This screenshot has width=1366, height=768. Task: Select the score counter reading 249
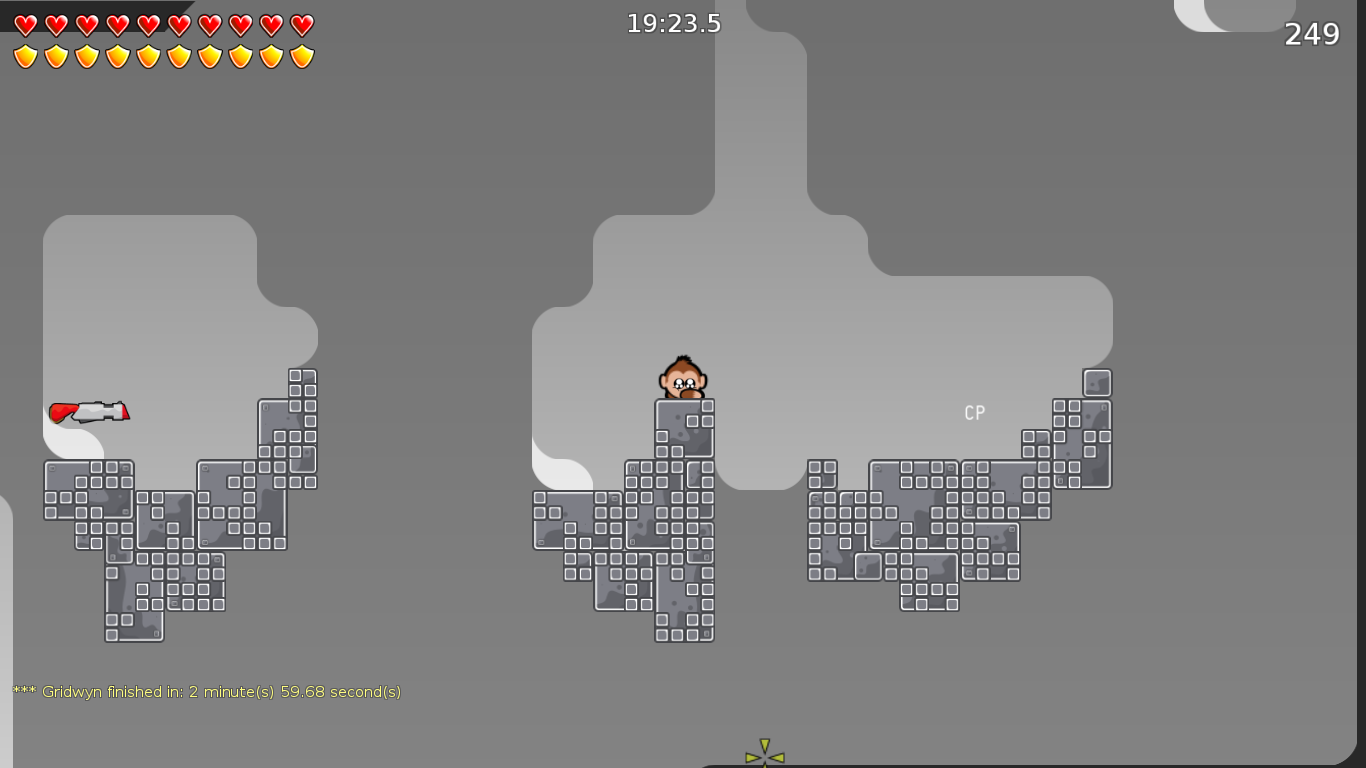point(1315,34)
